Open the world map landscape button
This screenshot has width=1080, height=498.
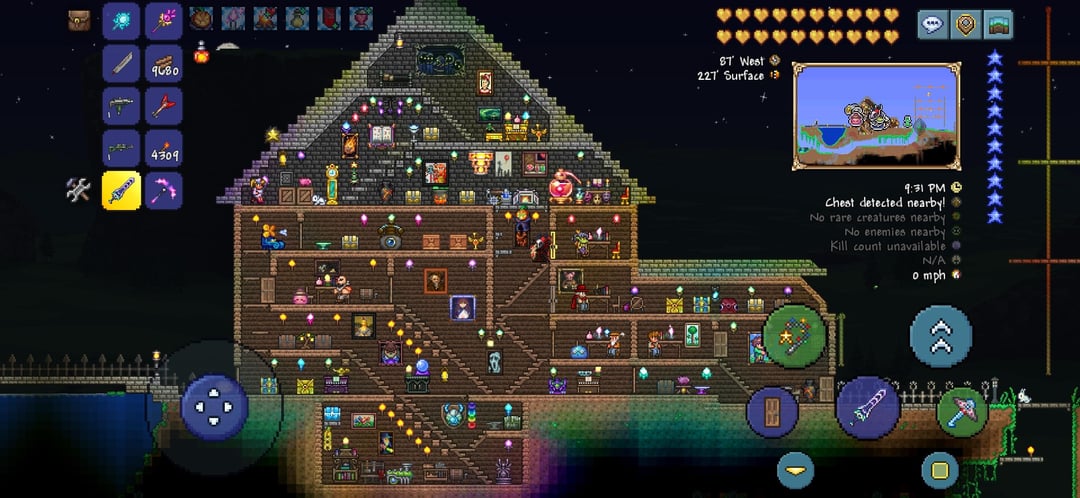pos(997,25)
